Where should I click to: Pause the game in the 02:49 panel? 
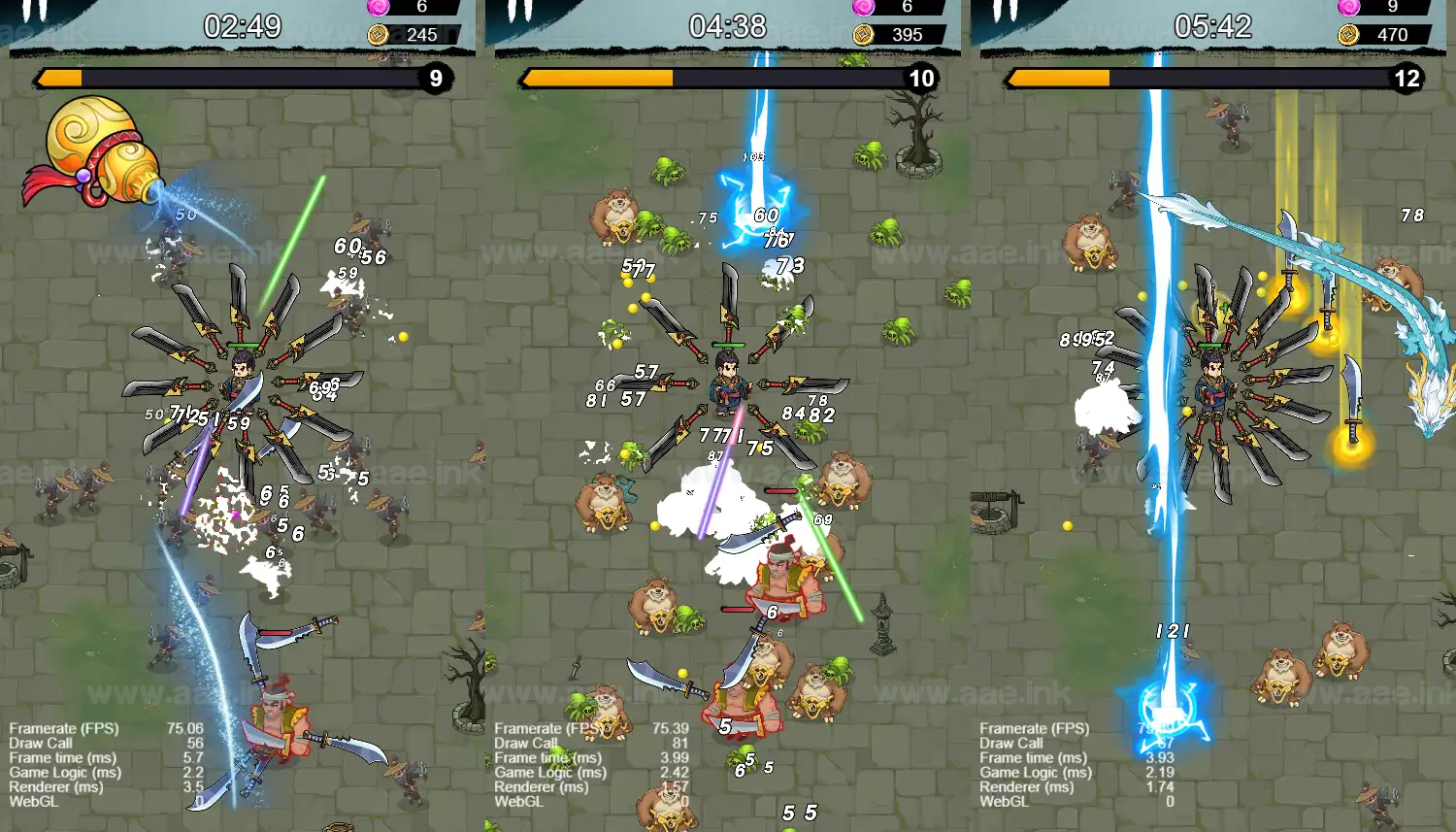coord(36,10)
